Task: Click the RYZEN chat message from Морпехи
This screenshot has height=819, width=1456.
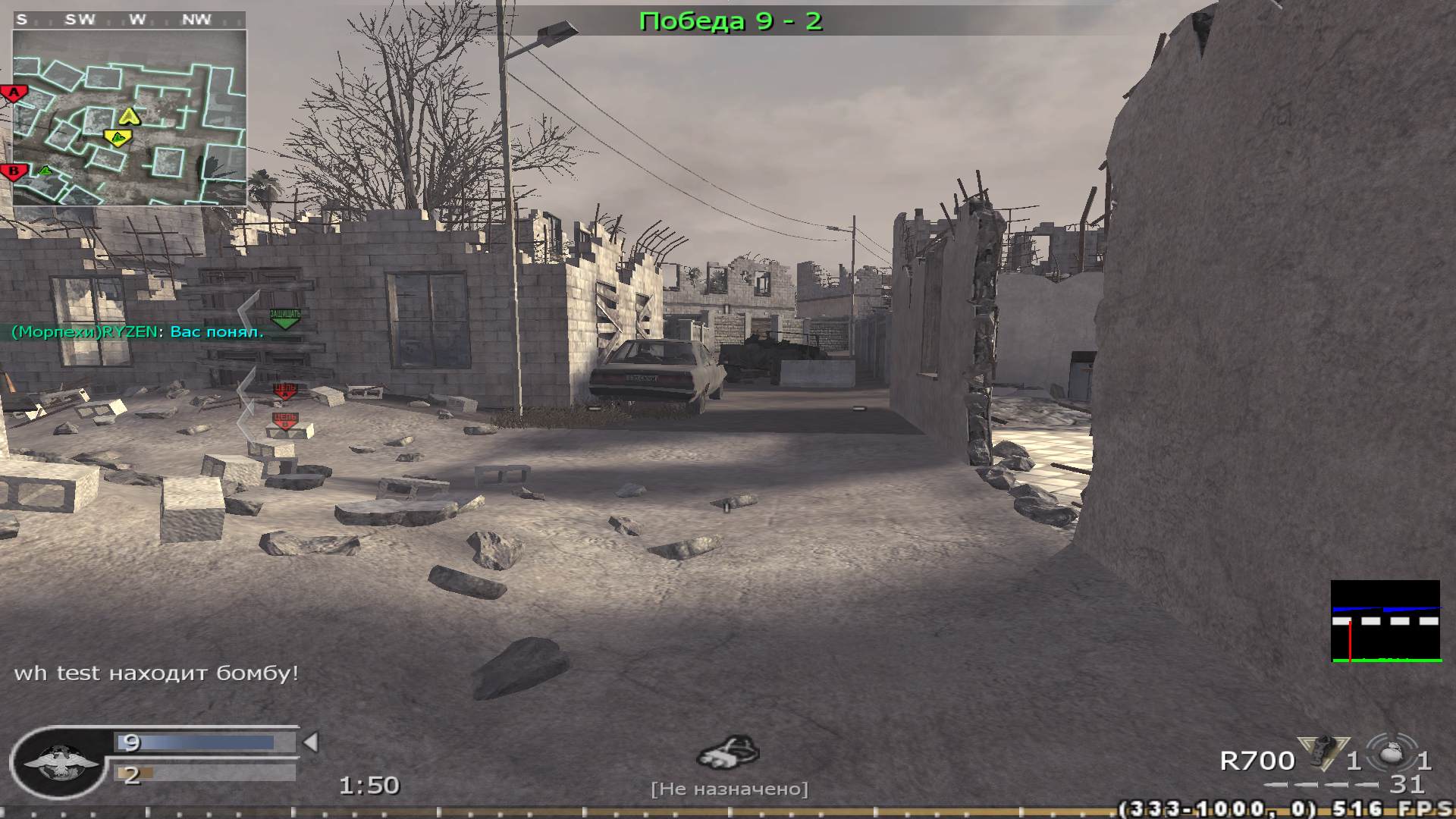Action: (136, 331)
